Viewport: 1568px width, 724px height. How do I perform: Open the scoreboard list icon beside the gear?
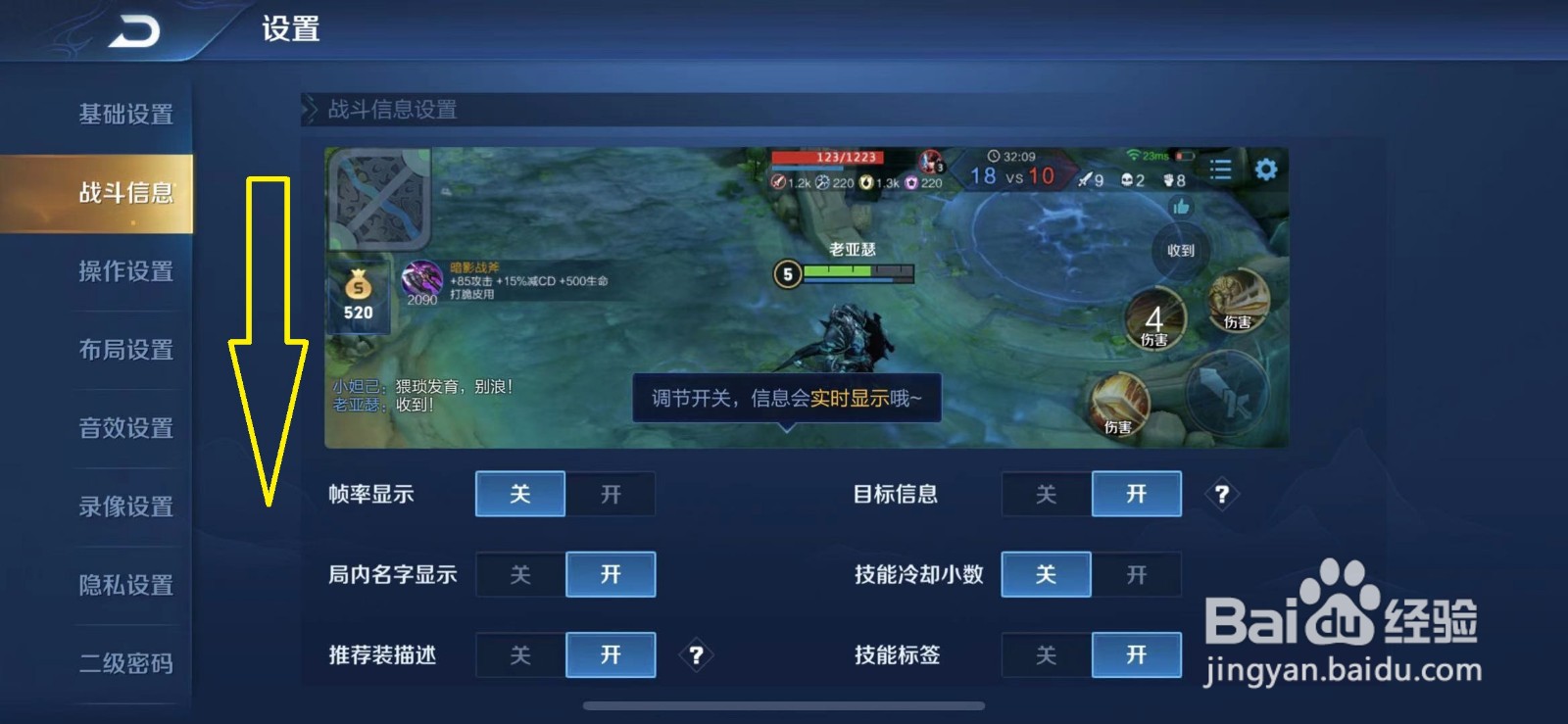click(x=1220, y=169)
